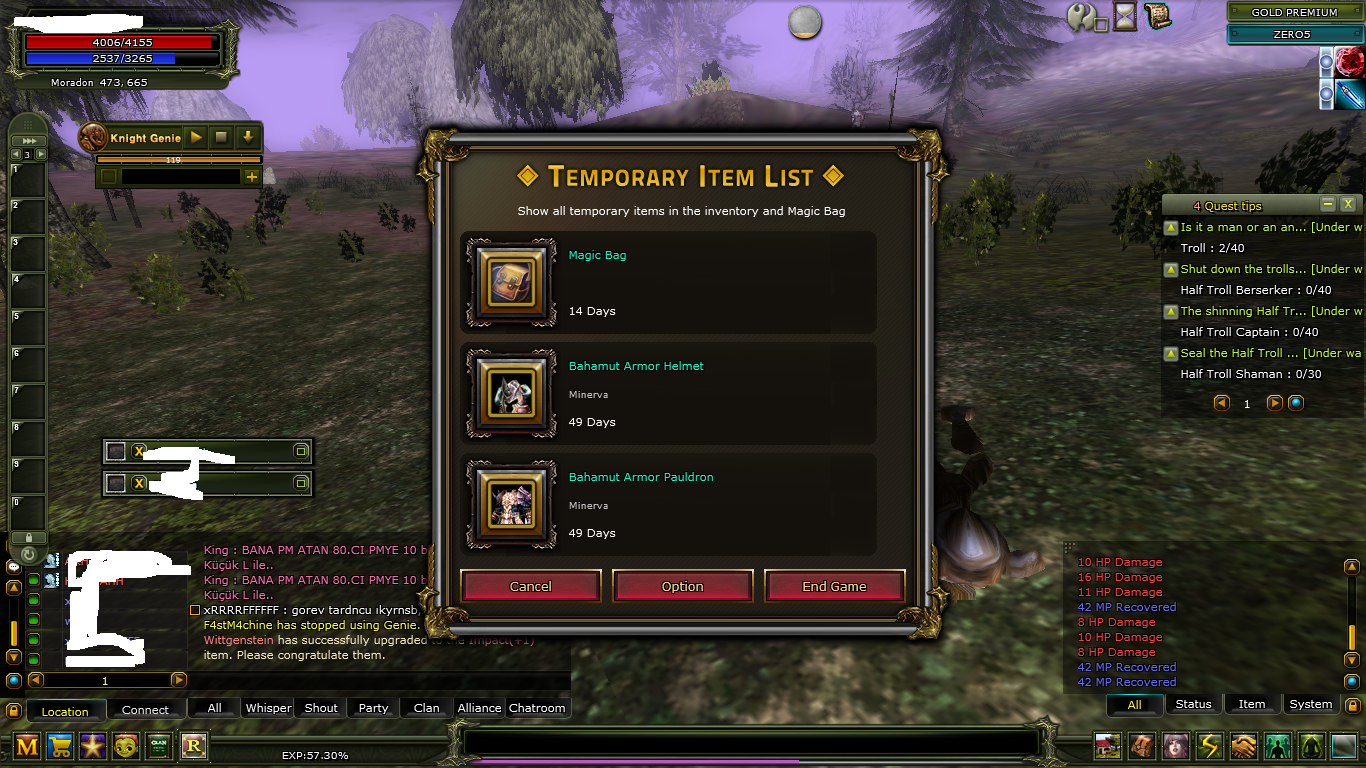
Task: Start the Knight Genie with play button
Action: coord(196,137)
